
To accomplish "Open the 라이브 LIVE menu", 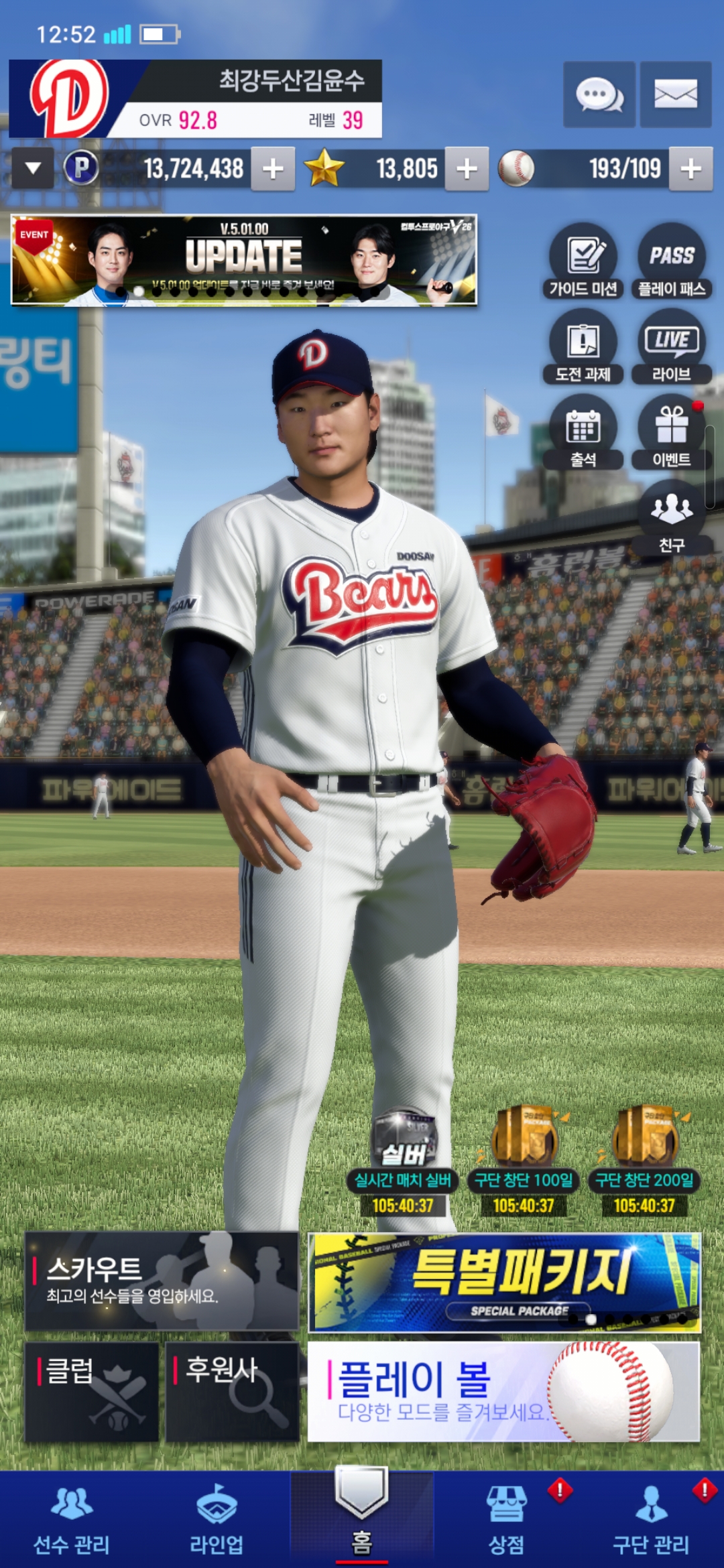I will 672,346.
